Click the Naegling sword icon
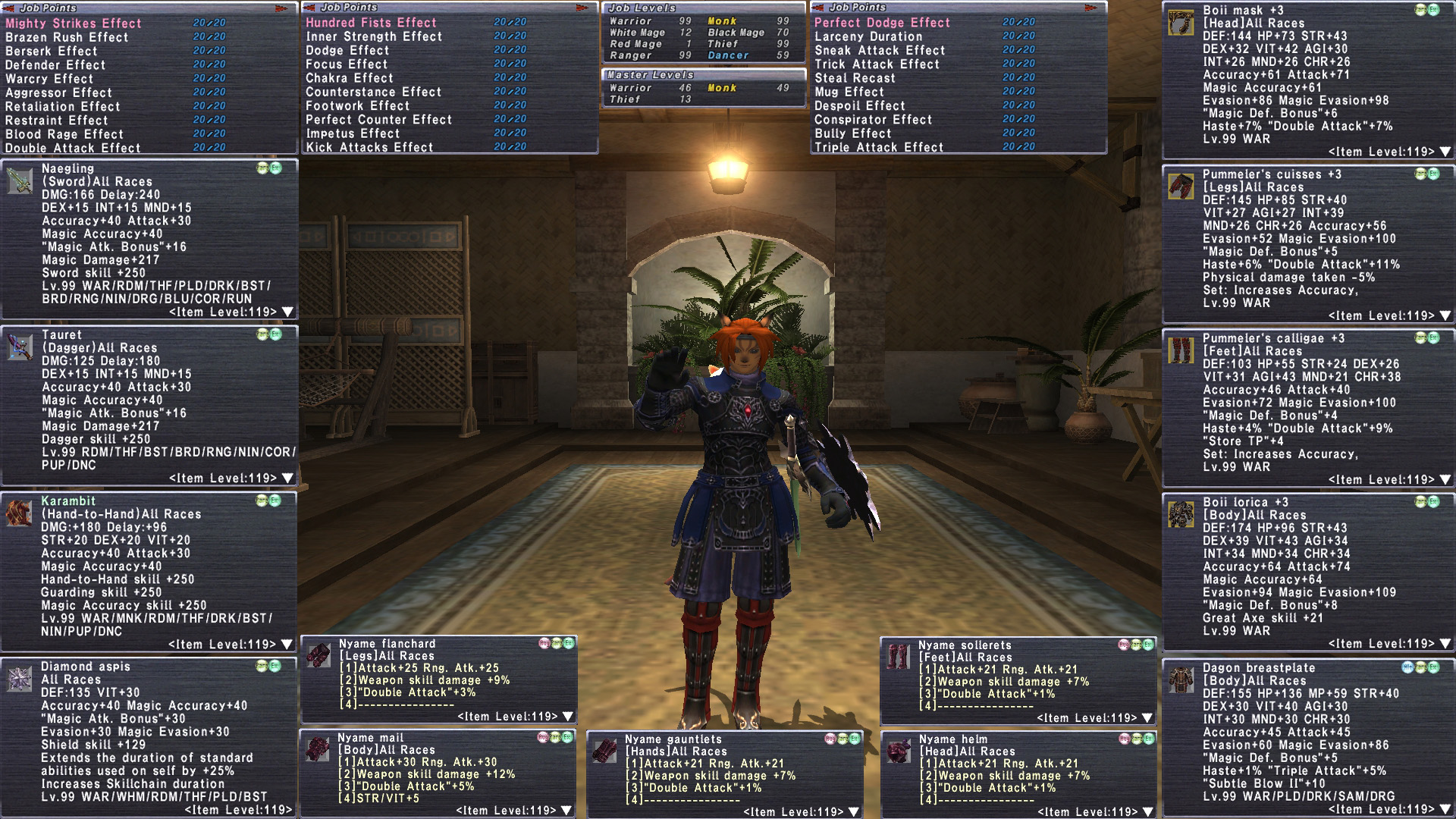 point(20,181)
